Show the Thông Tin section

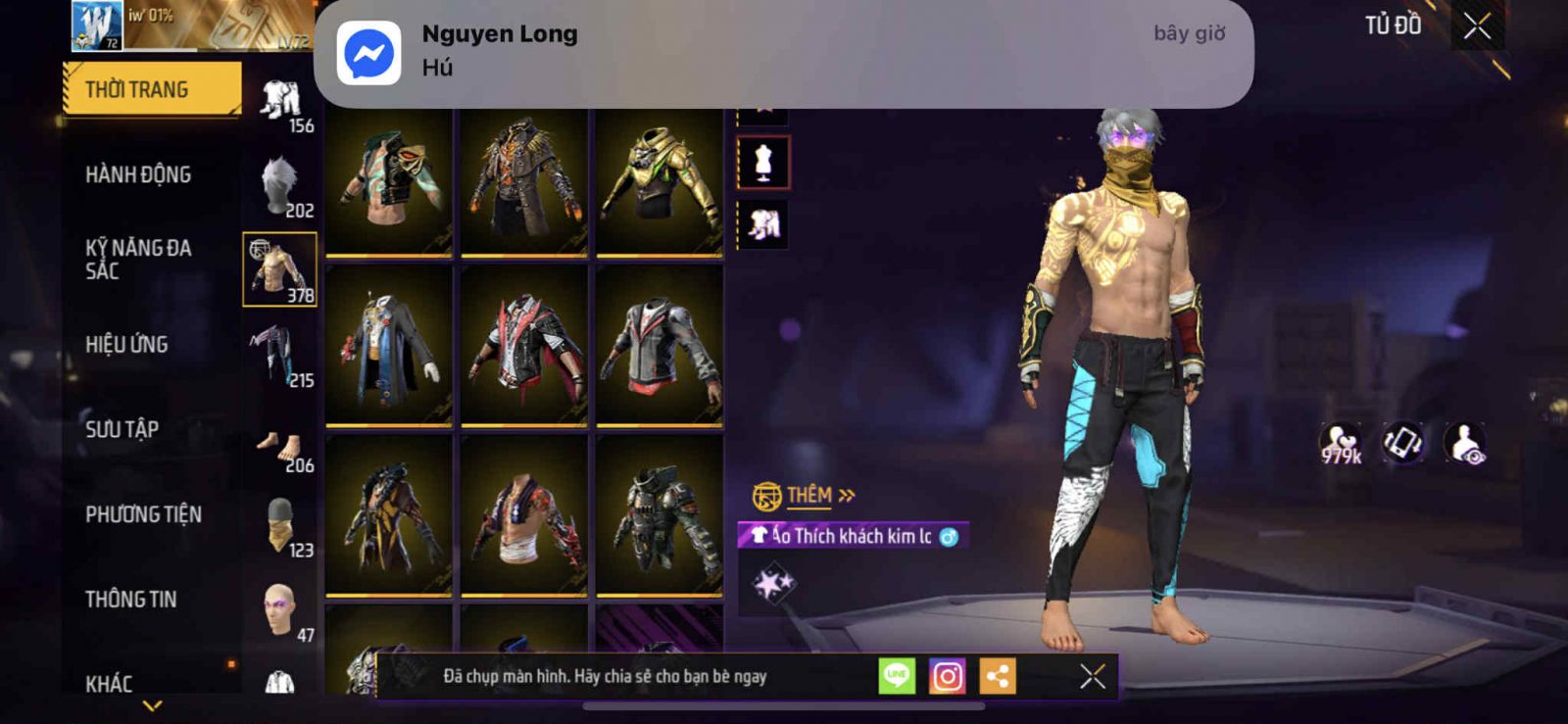tap(130, 600)
